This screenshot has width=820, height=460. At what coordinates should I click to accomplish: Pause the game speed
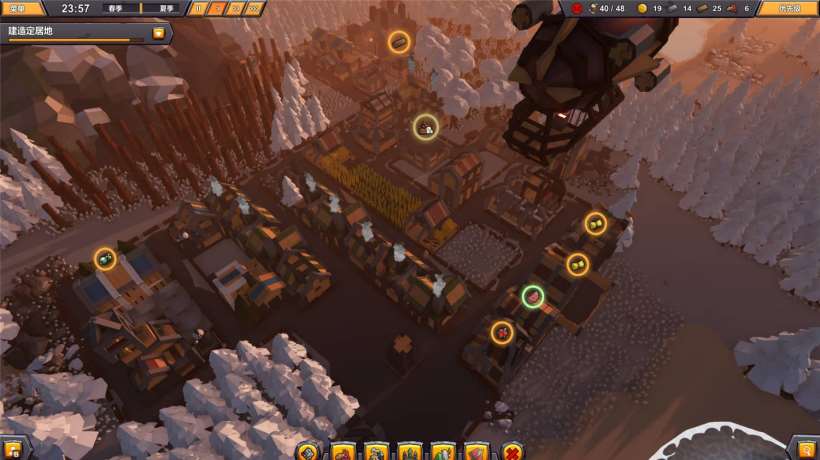[199, 8]
